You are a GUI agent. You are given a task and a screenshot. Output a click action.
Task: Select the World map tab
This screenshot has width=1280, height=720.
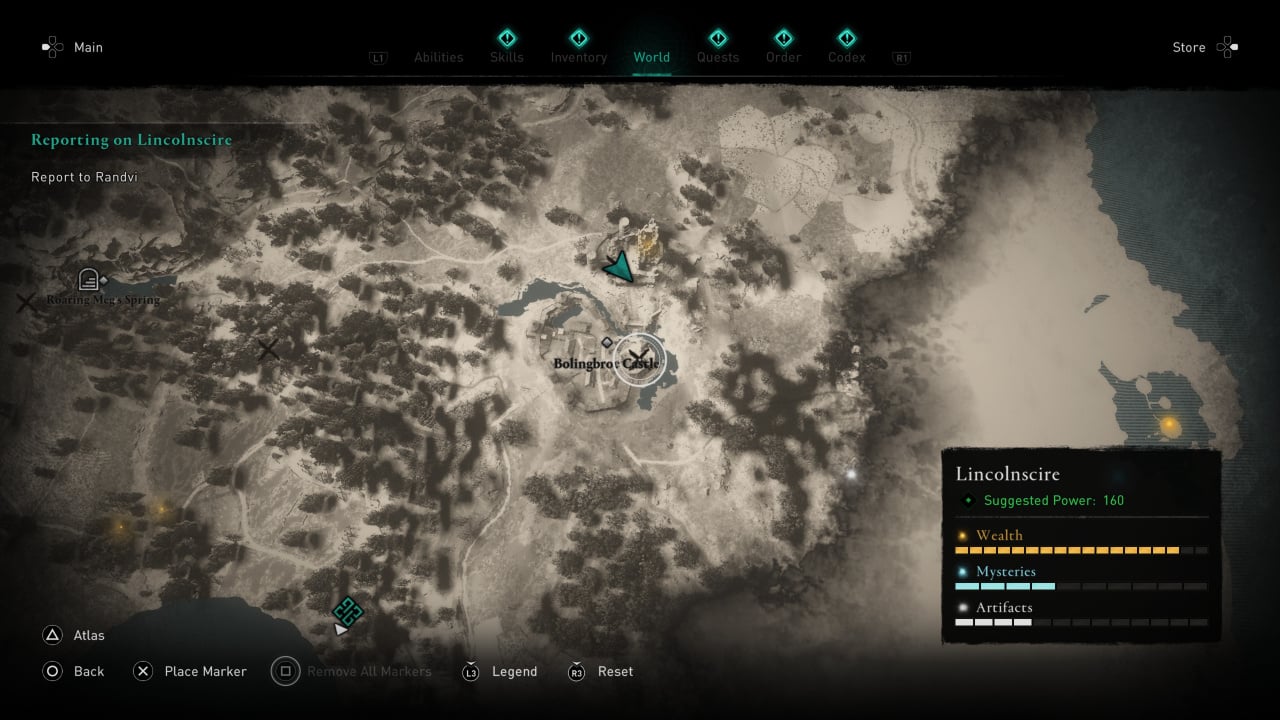(x=651, y=57)
